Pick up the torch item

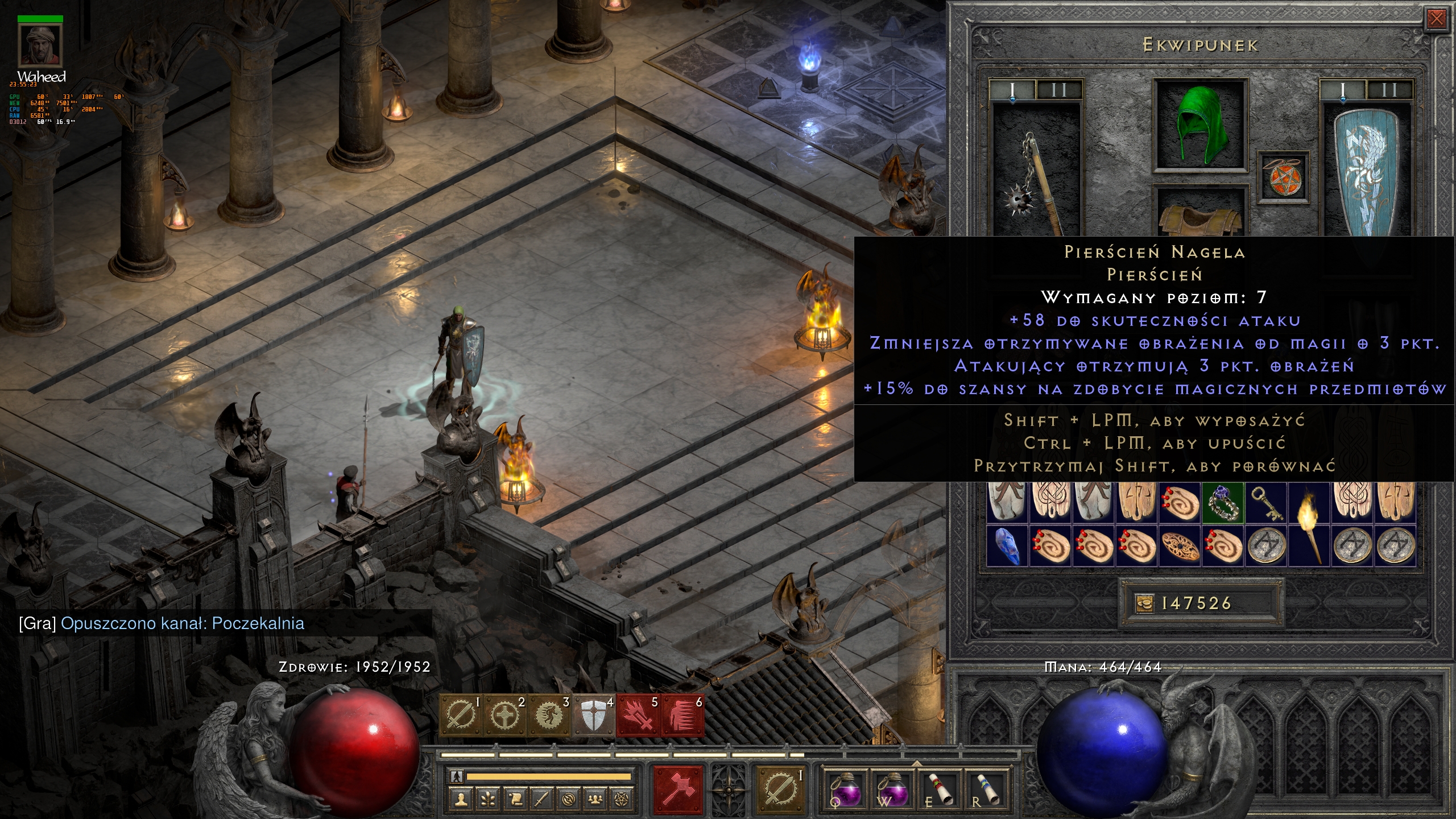(x=1309, y=523)
